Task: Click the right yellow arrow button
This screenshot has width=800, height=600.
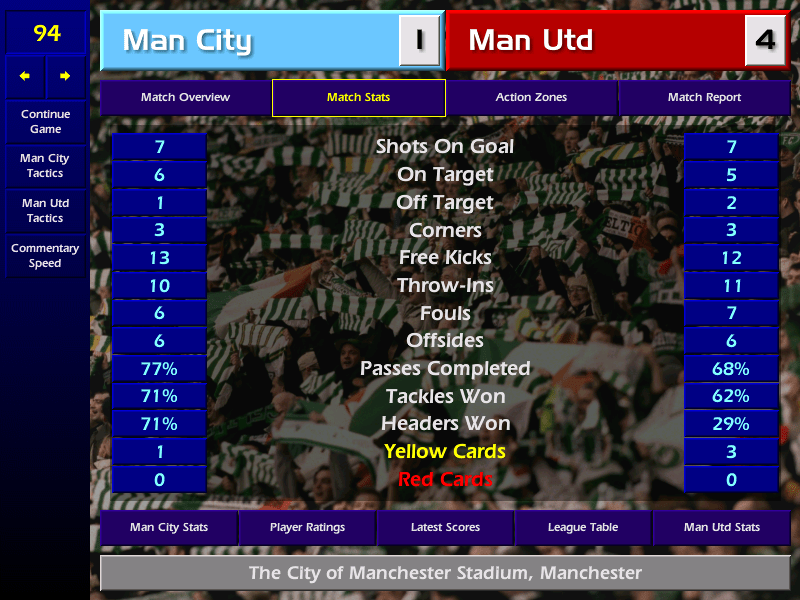Action: [x=65, y=76]
